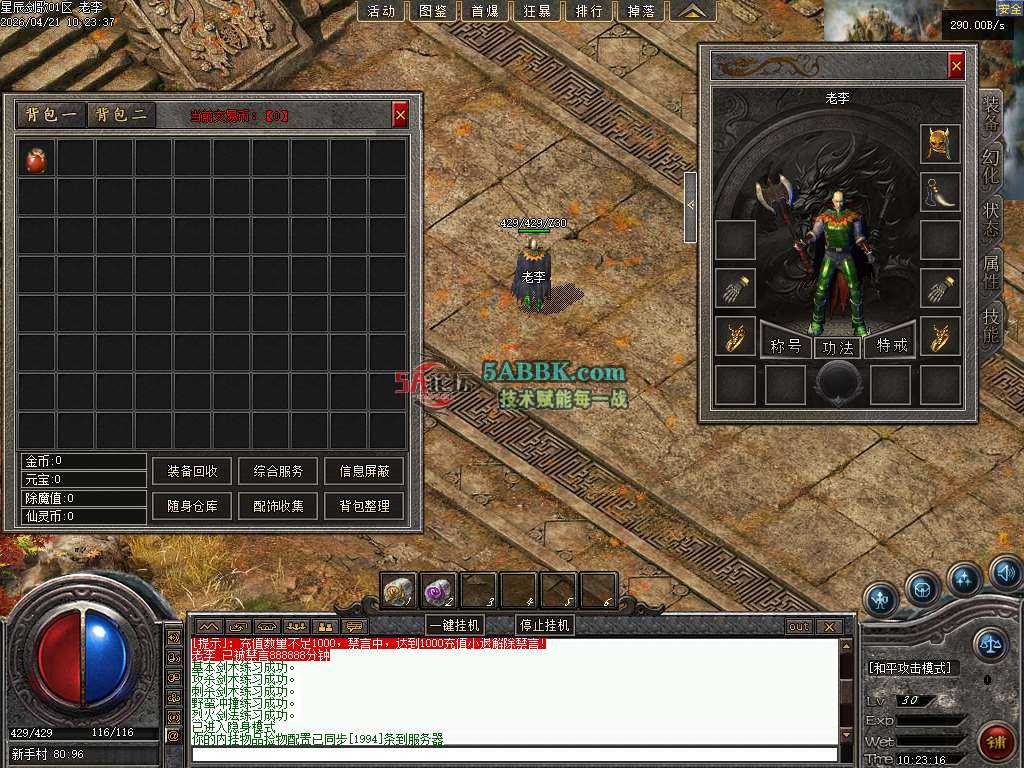
Task: Close the character equipment panel
Action: tap(956, 66)
